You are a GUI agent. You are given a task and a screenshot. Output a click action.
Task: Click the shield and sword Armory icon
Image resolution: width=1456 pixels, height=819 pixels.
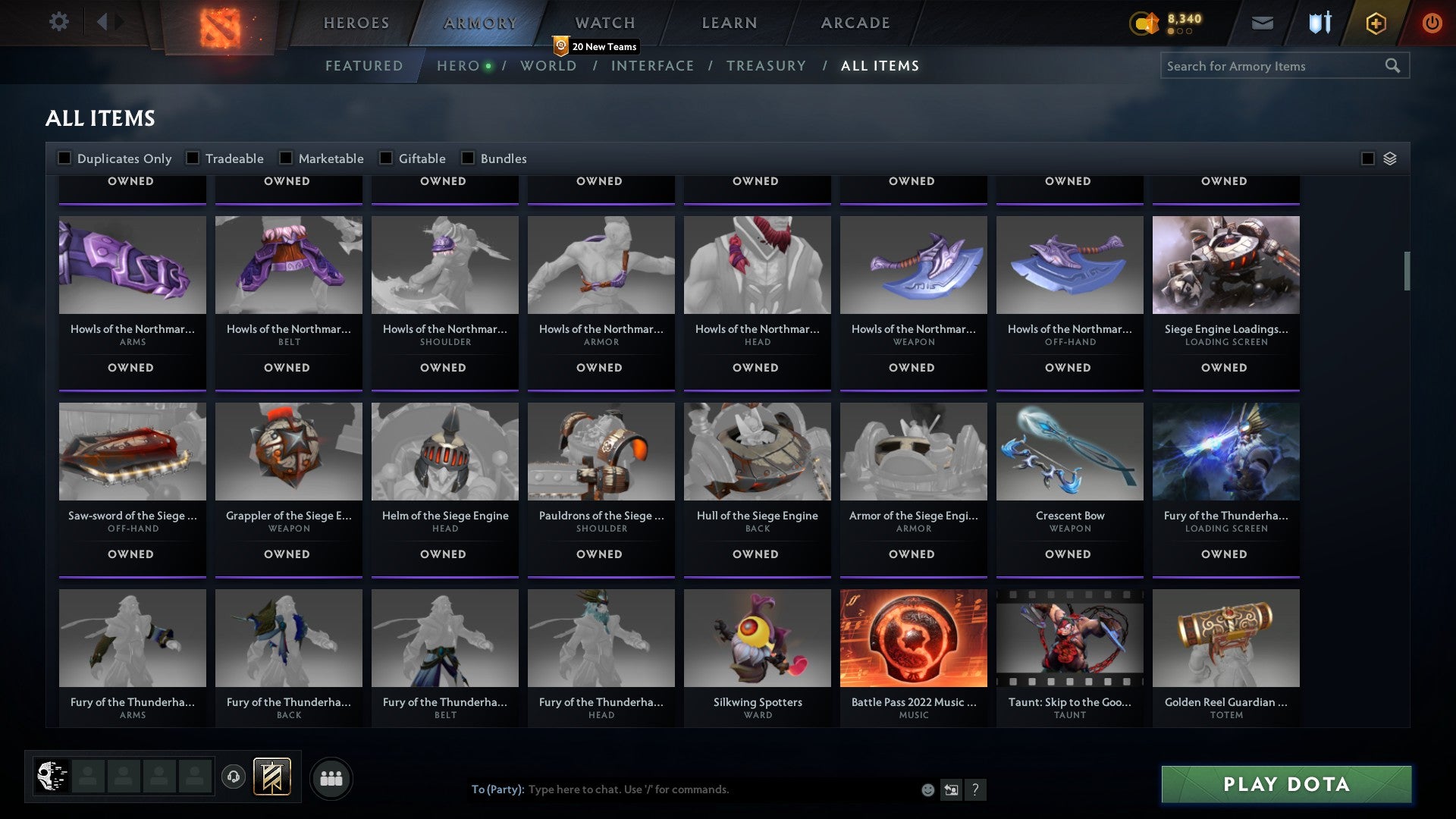(x=1319, y=23)
